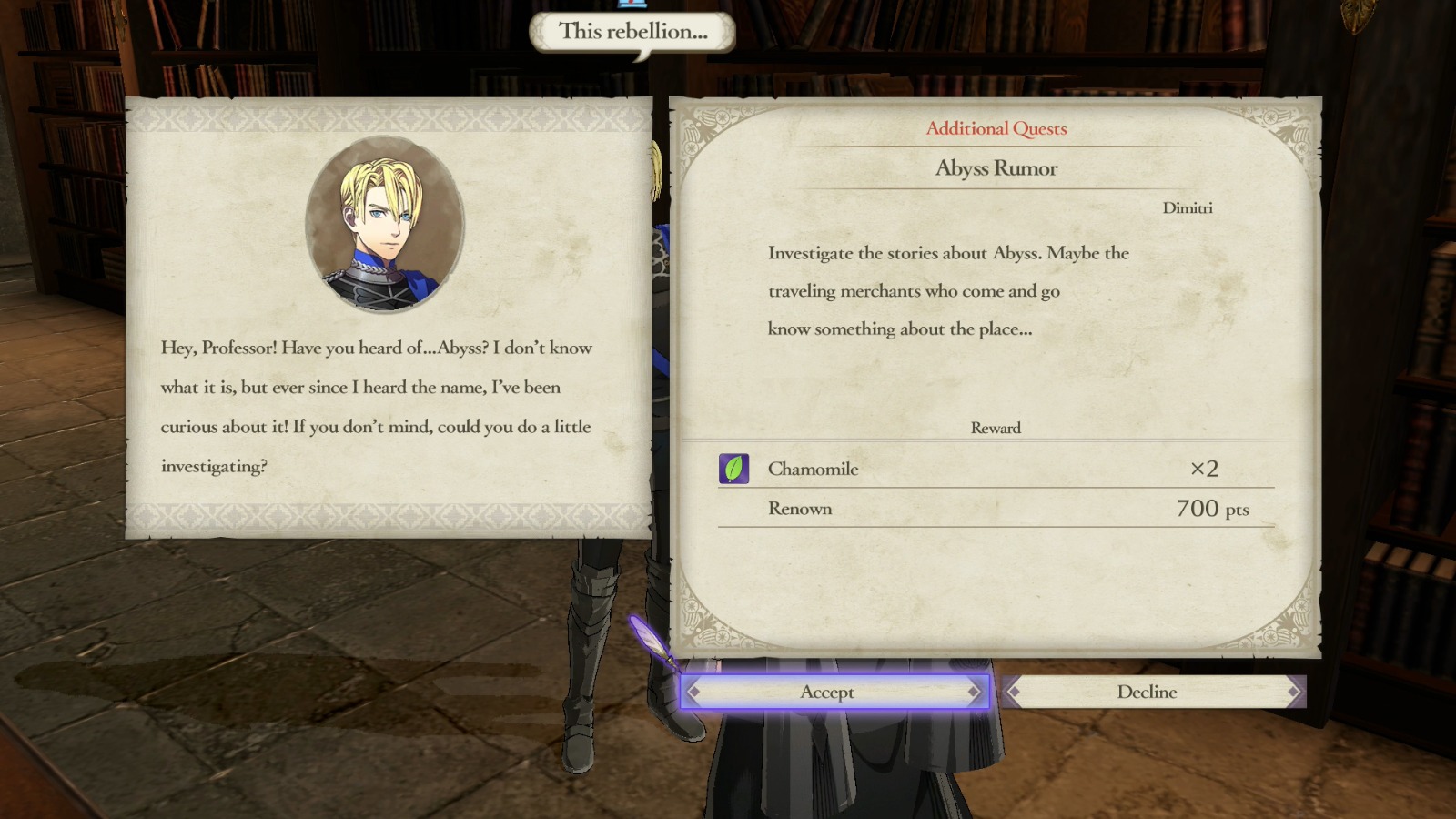The width and height of the screenshot is (1456, 819).
Task: Click the This rebellion speech bubble
Action: (x=631, y=30)
